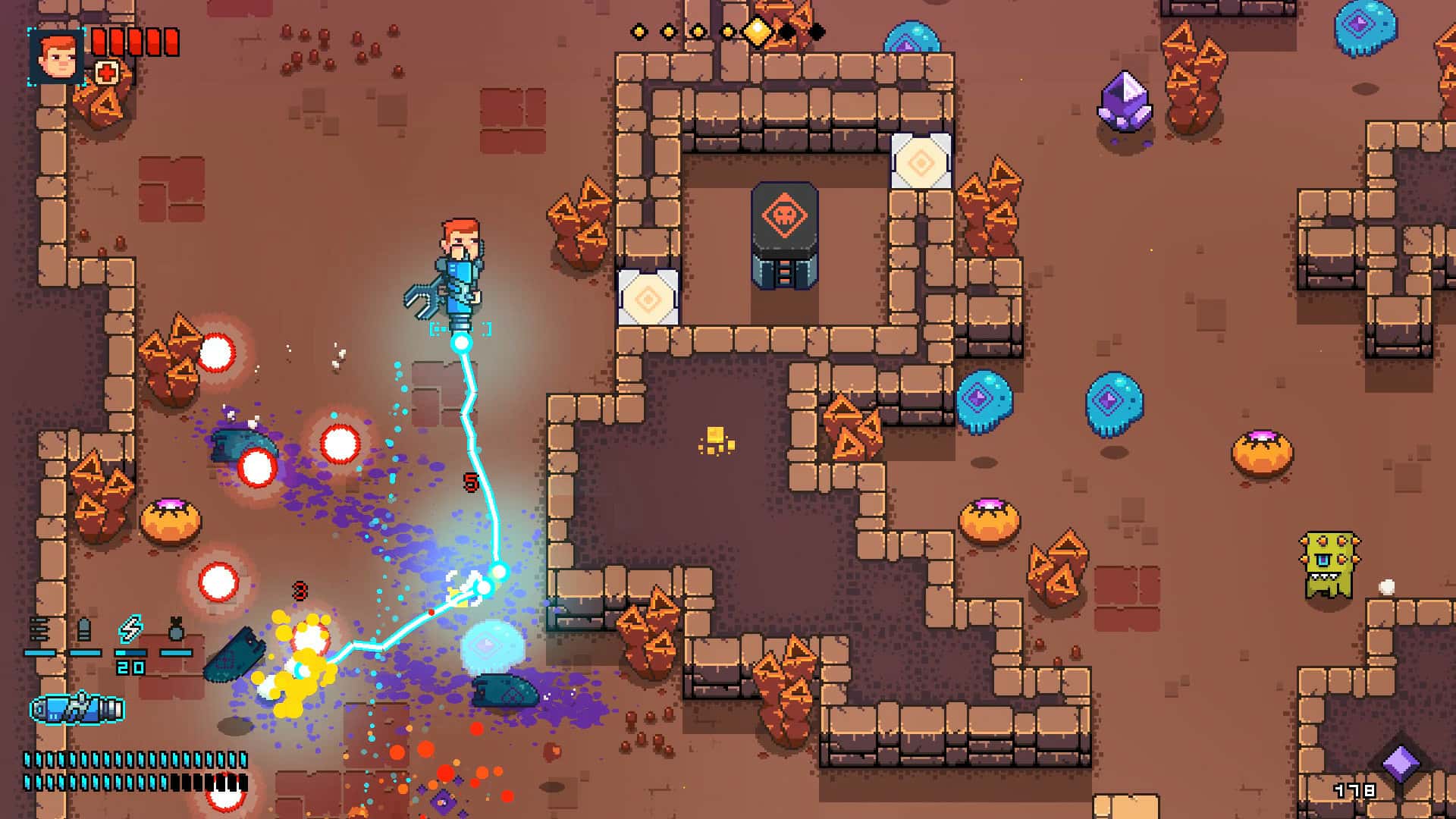This screenshot has height=819, width=1456.
Task: Click the large glowing yellow diamond at top center
Action: pyautogui.click(x=758, y=32)
